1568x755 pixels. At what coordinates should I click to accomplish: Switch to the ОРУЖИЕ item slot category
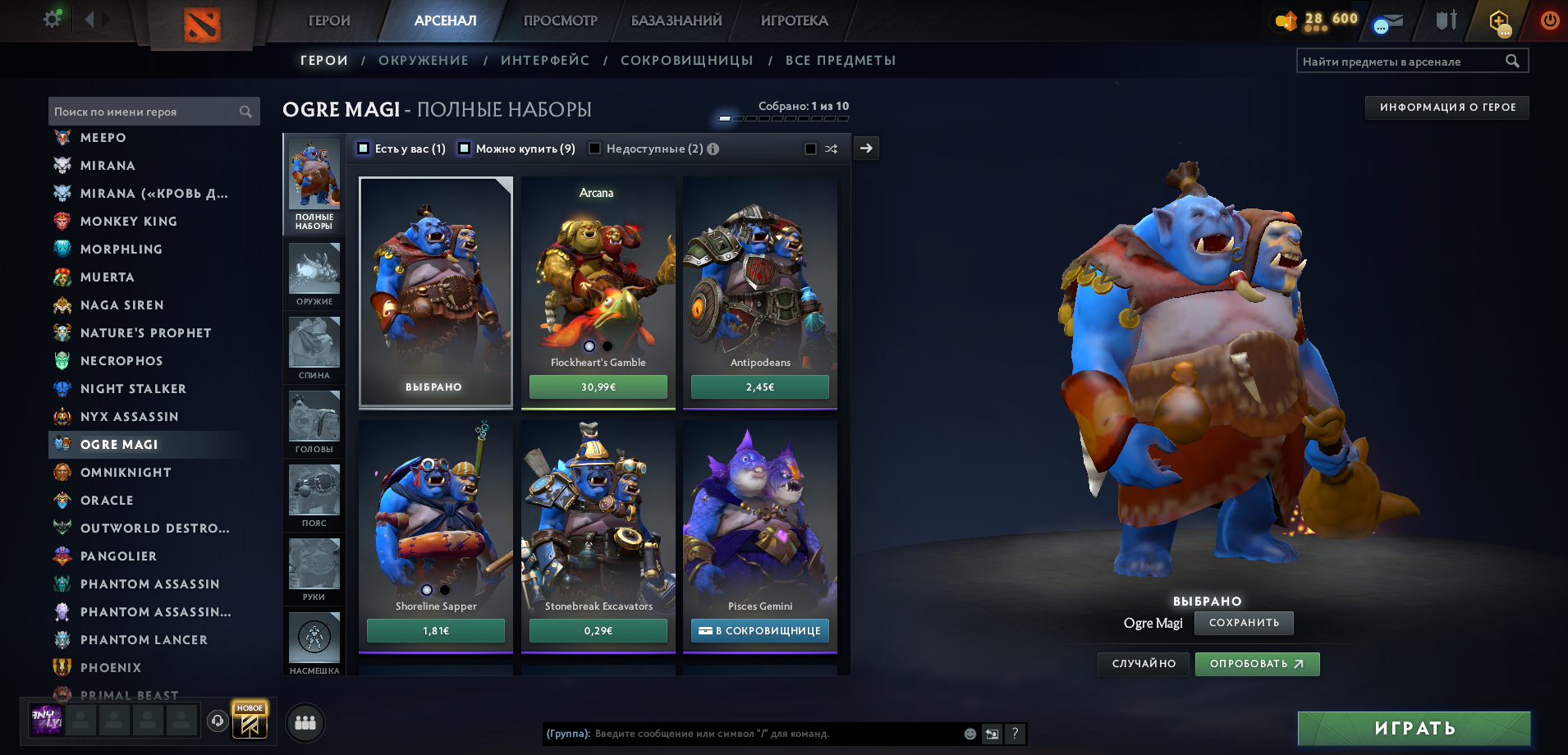(x=314, y=274)
